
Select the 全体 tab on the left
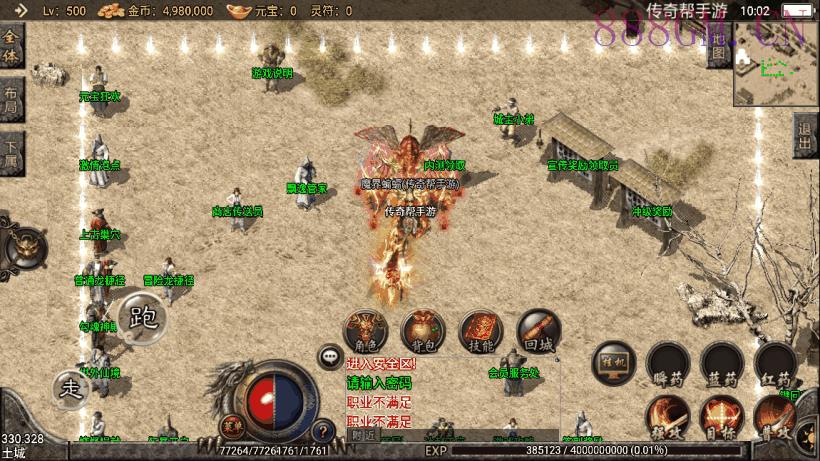[12, 46]
